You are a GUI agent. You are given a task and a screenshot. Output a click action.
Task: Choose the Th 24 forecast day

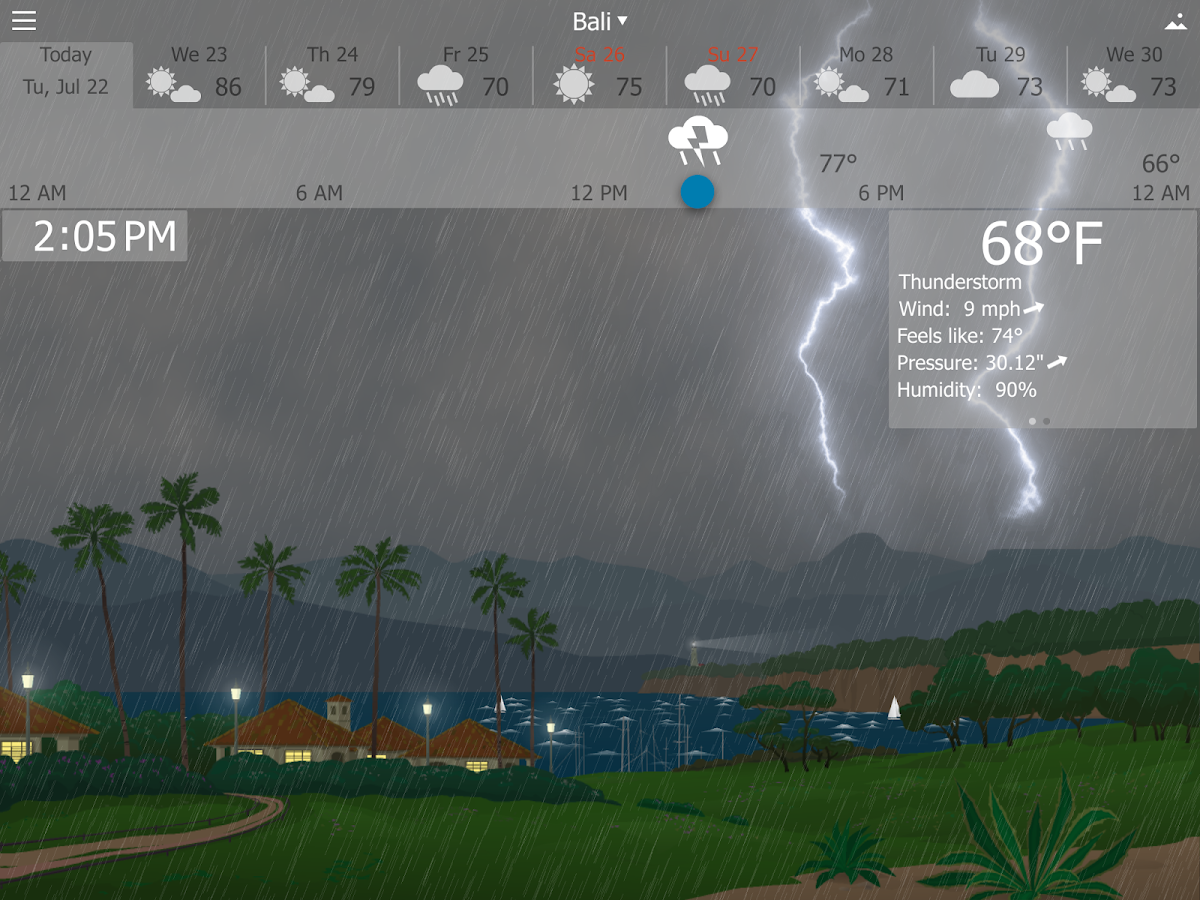pyautogui.click(x=332, y=74)
